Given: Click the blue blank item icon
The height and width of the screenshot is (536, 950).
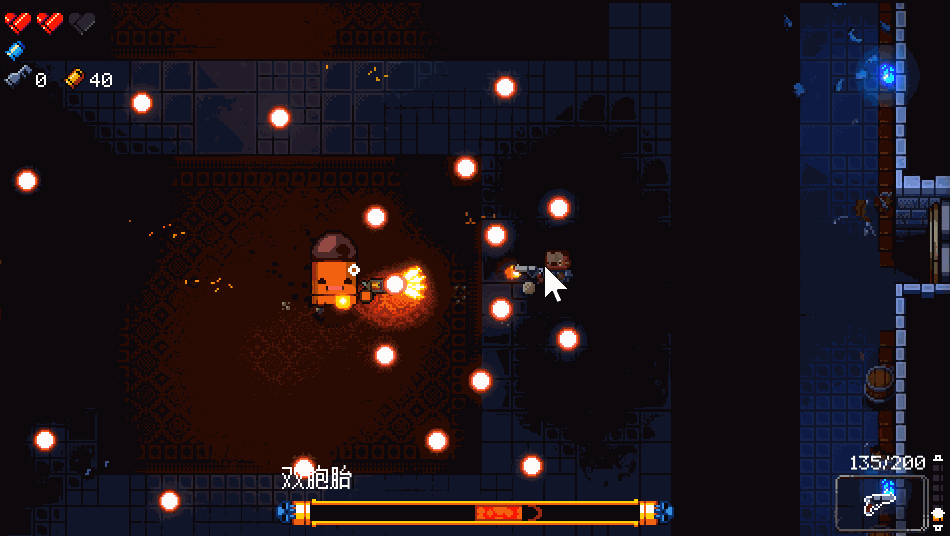Looking at the screenshot, I should pyautogui.click(x=15, y=50).
